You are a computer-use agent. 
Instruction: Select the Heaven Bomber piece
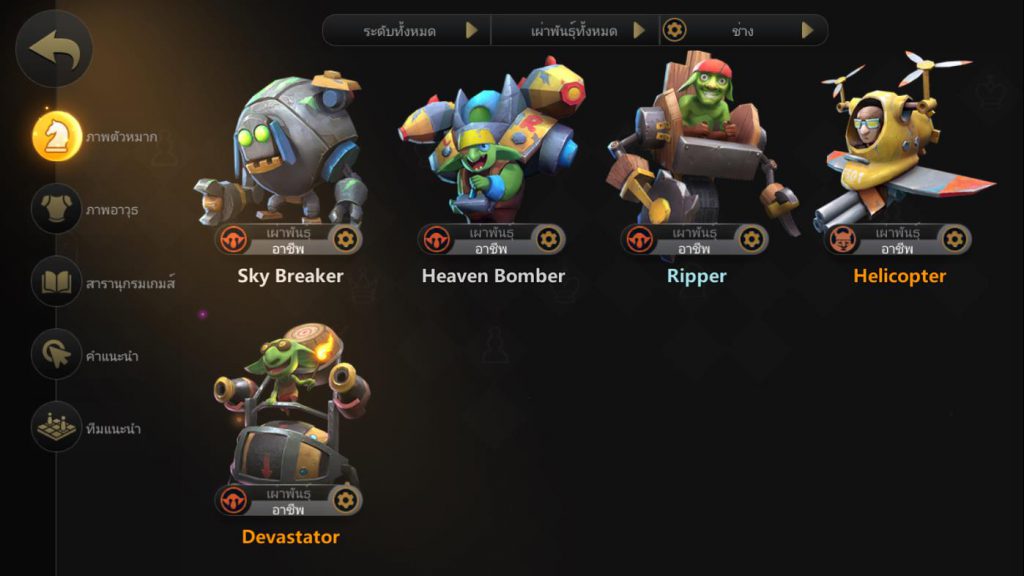[492, 150]
